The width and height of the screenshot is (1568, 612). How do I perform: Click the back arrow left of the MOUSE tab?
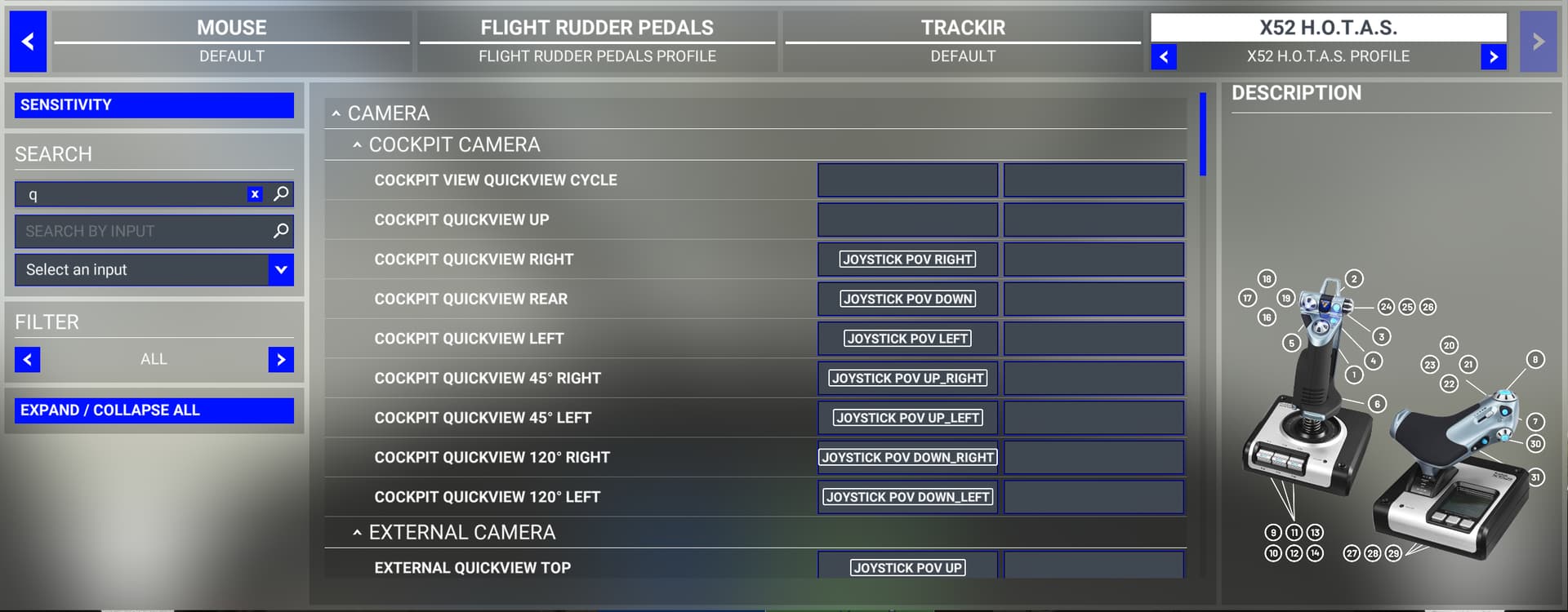28,42
